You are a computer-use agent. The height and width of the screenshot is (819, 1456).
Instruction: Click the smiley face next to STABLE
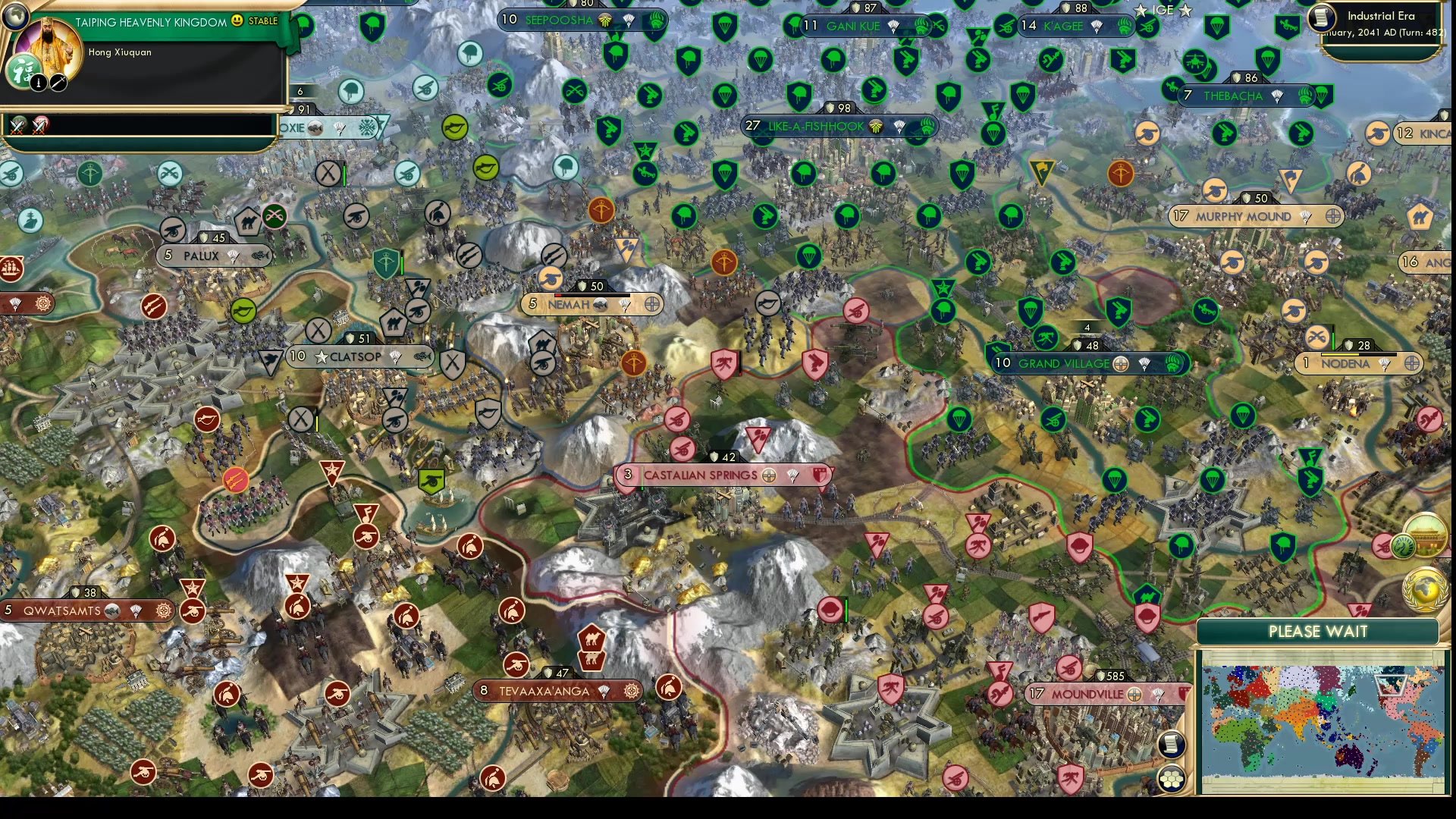[x=237, y=21]
